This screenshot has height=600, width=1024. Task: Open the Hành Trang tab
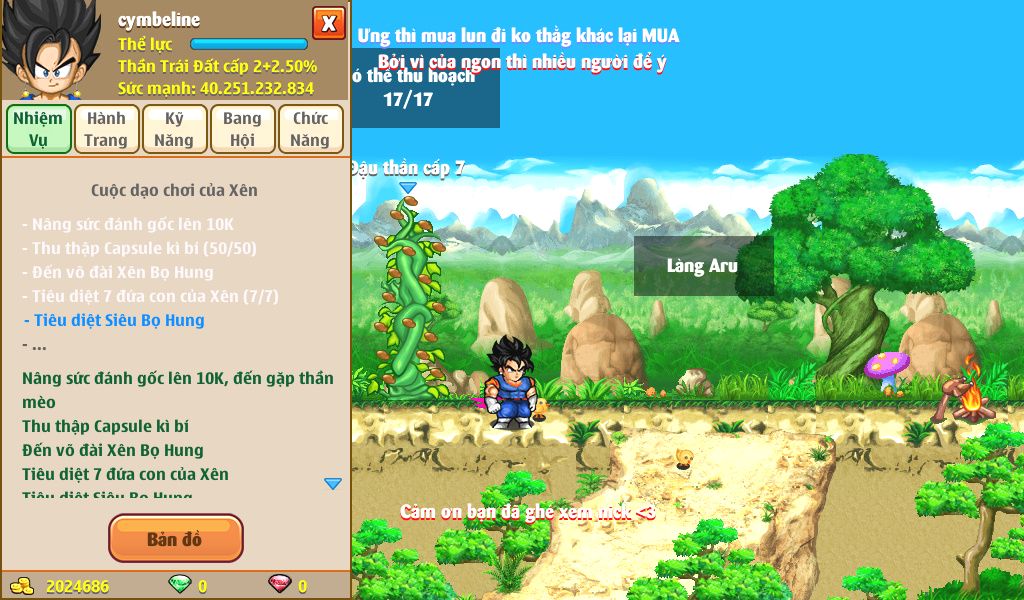(106, 129)
